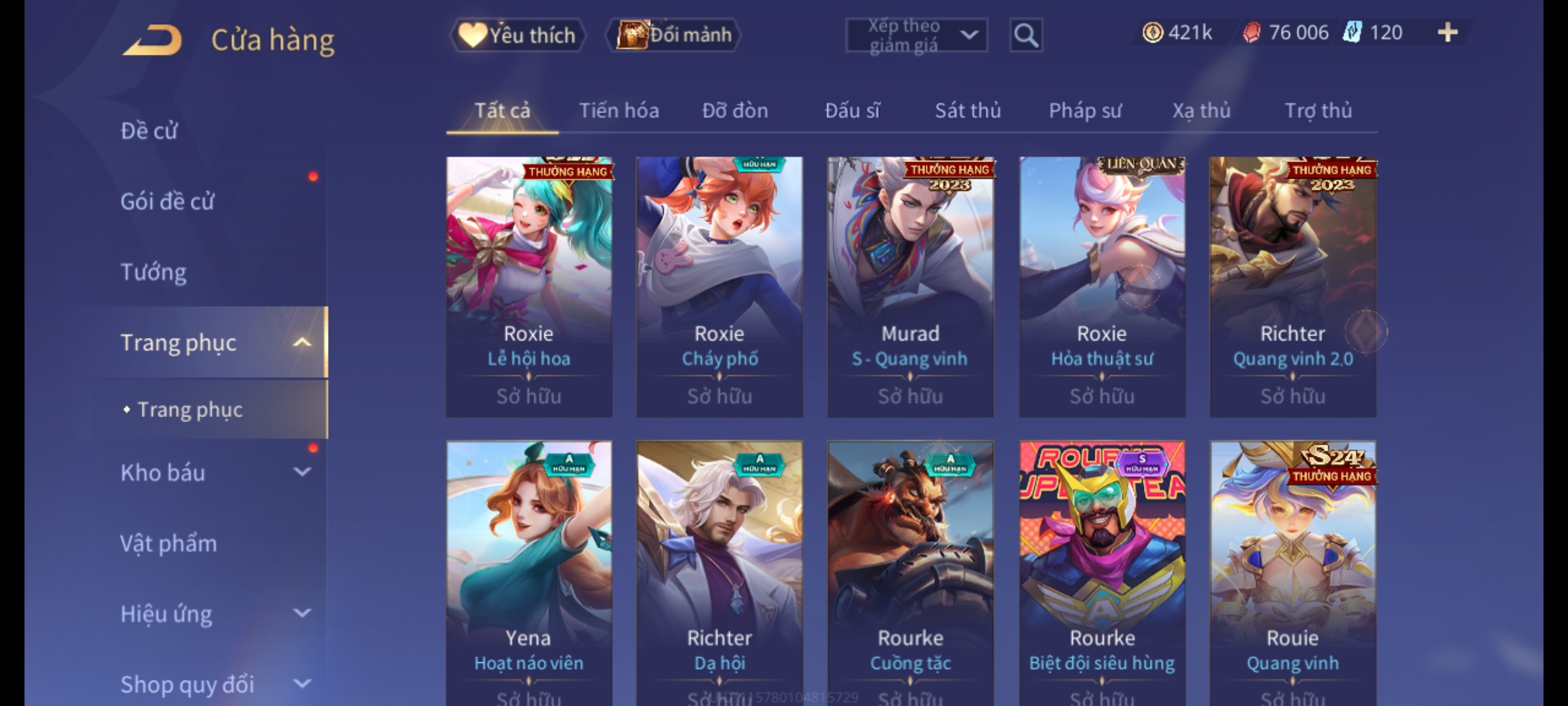Switch to the Tiến hóa tab
The image size is (1568, 706).
[x=619, y=110]
